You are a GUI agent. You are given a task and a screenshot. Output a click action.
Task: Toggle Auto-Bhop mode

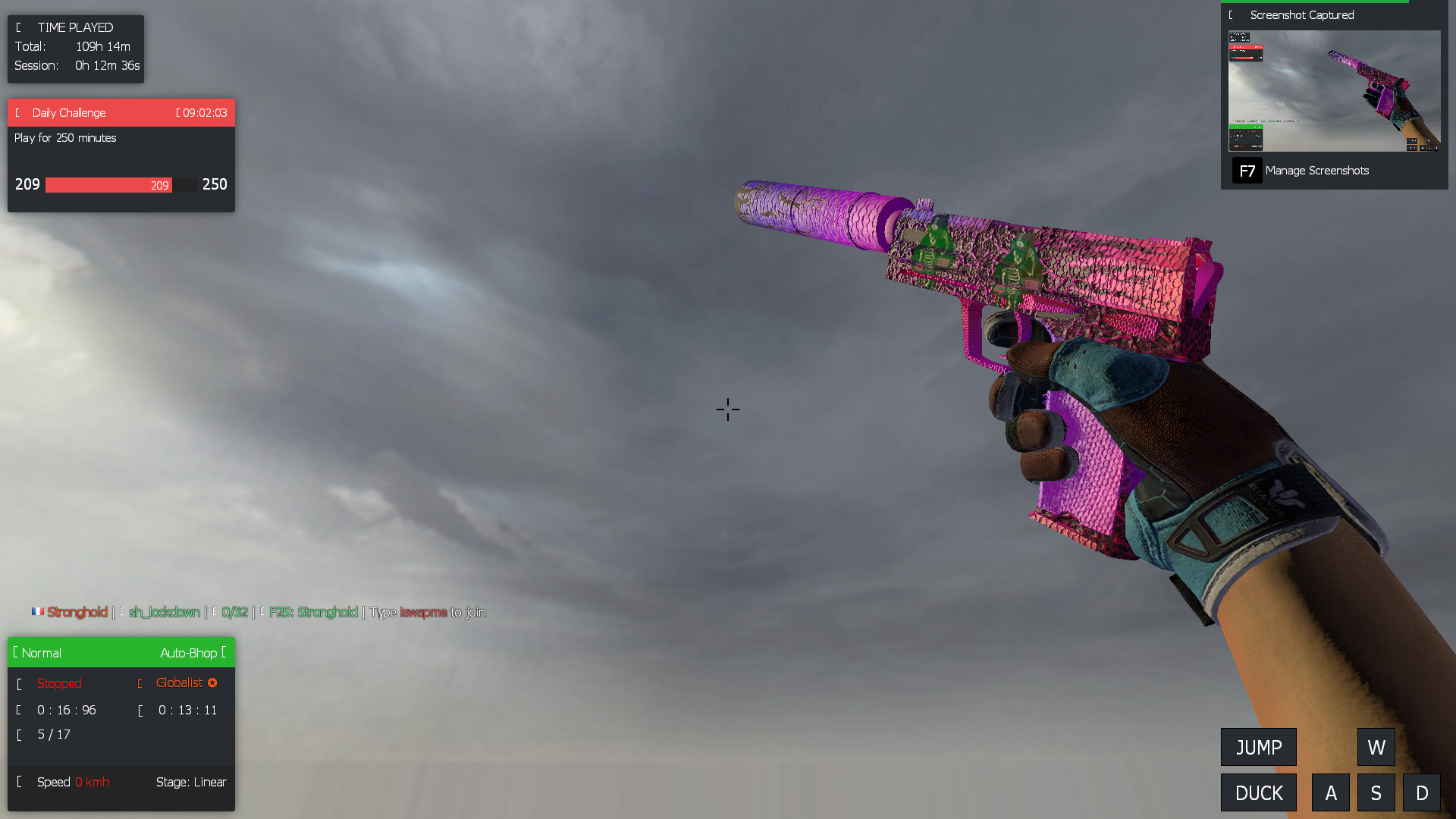point(190,652)
